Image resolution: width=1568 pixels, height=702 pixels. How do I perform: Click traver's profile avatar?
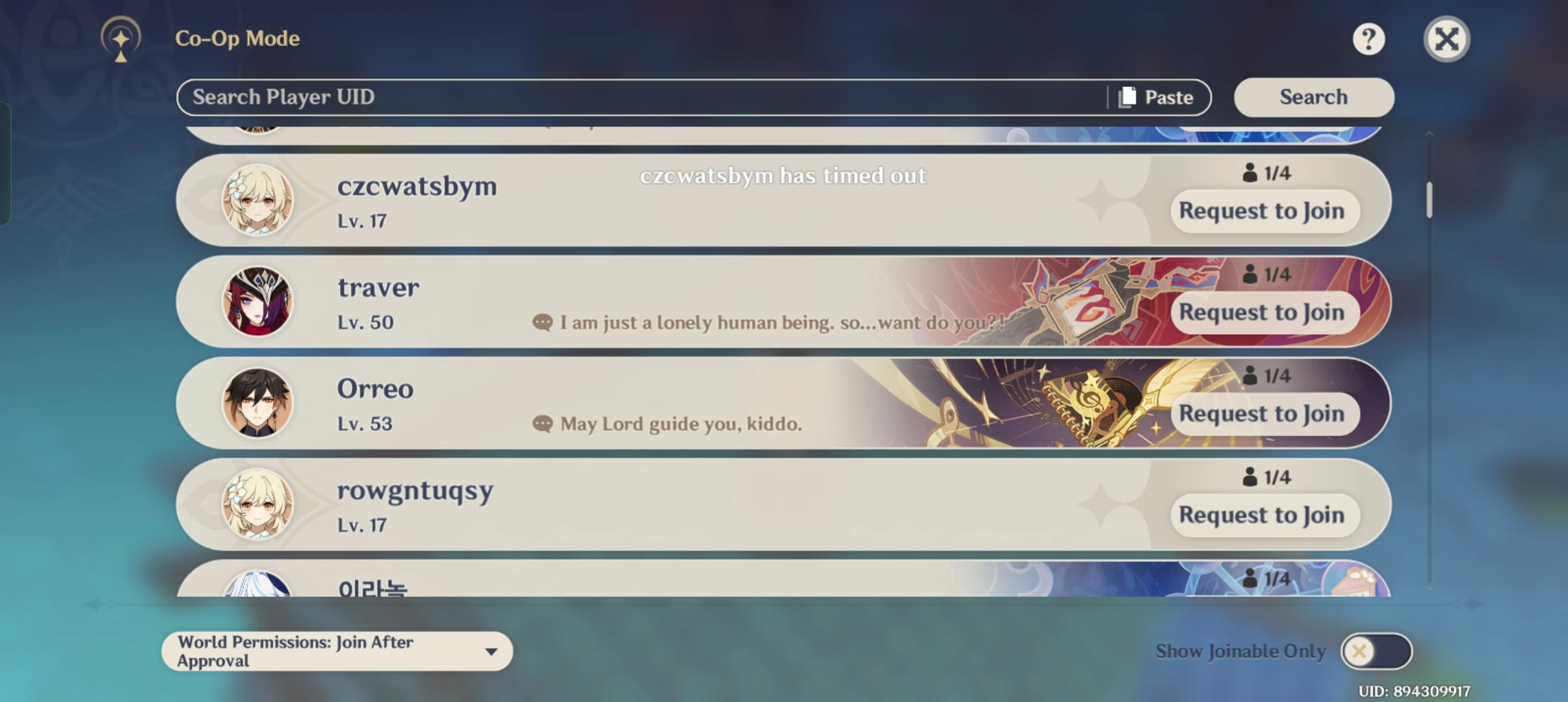click(x=258, y=302)
